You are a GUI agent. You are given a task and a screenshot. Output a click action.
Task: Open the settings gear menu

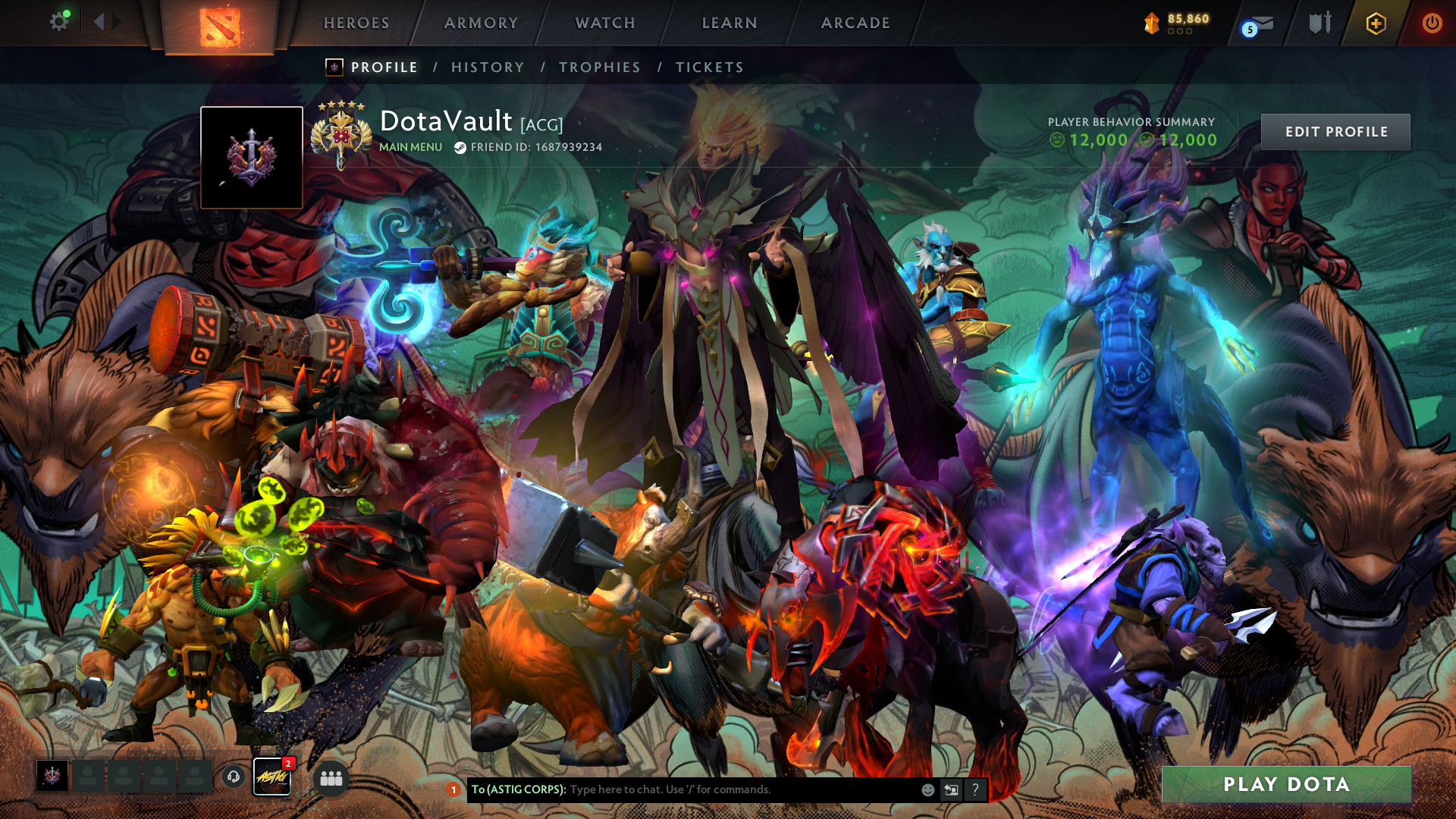click(59, 22)
